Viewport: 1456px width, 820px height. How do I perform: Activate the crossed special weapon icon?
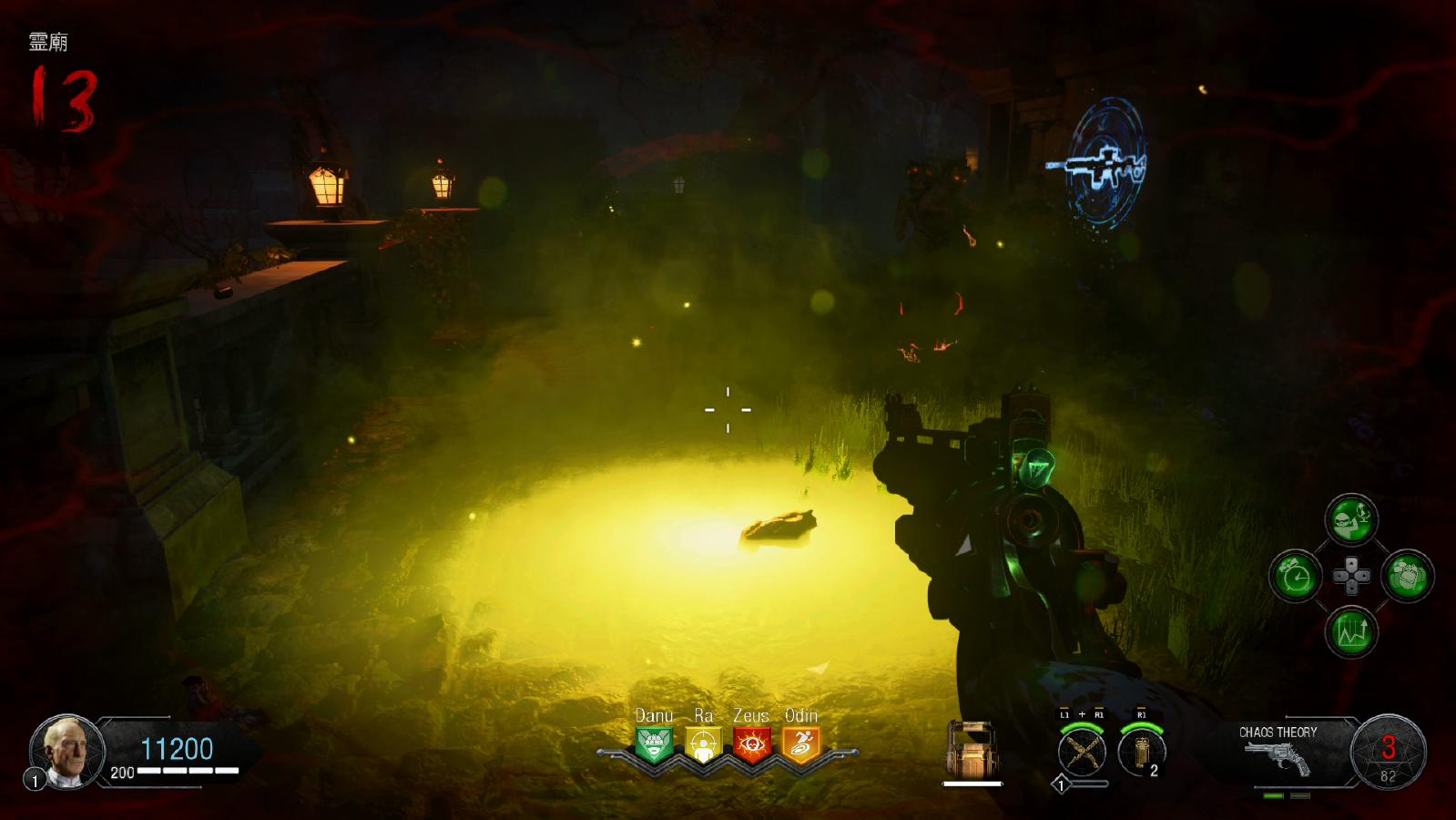(1082, 753)
